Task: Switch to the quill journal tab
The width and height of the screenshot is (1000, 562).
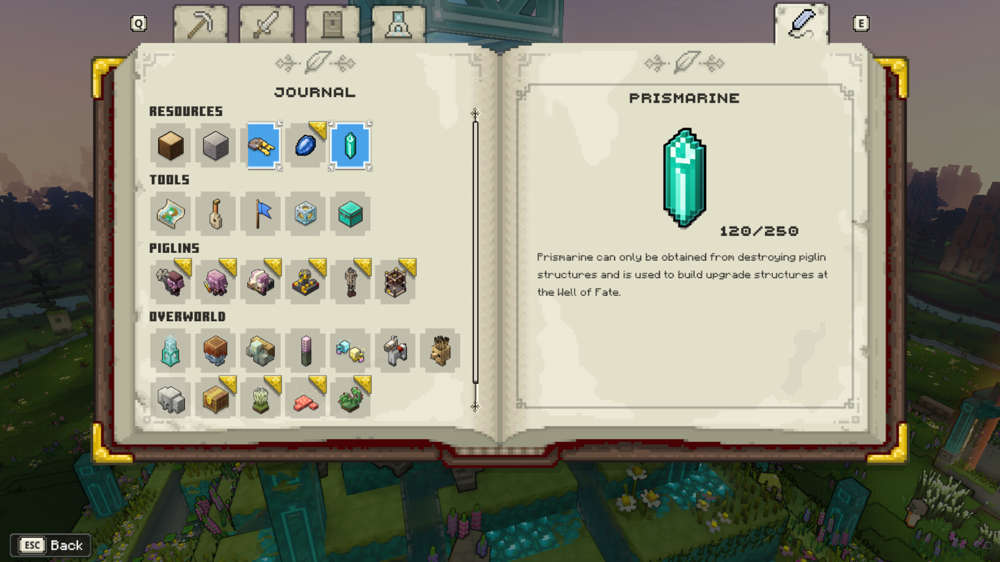Action: (801, 24)
